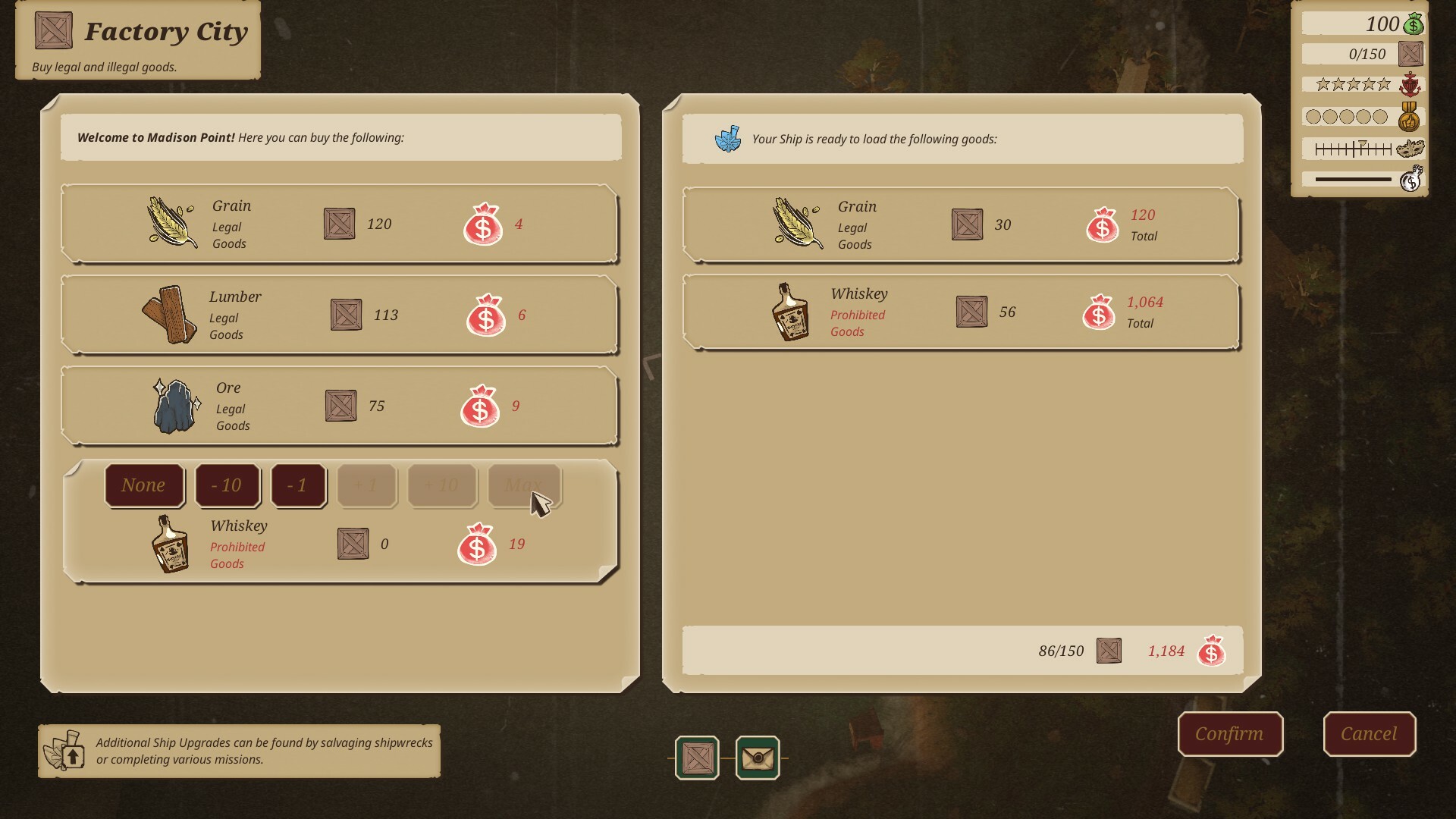The width and height of the screenshot is (1456, 819).
Task: Click the -10 whiskey stepper button
Action: point(227,485)
